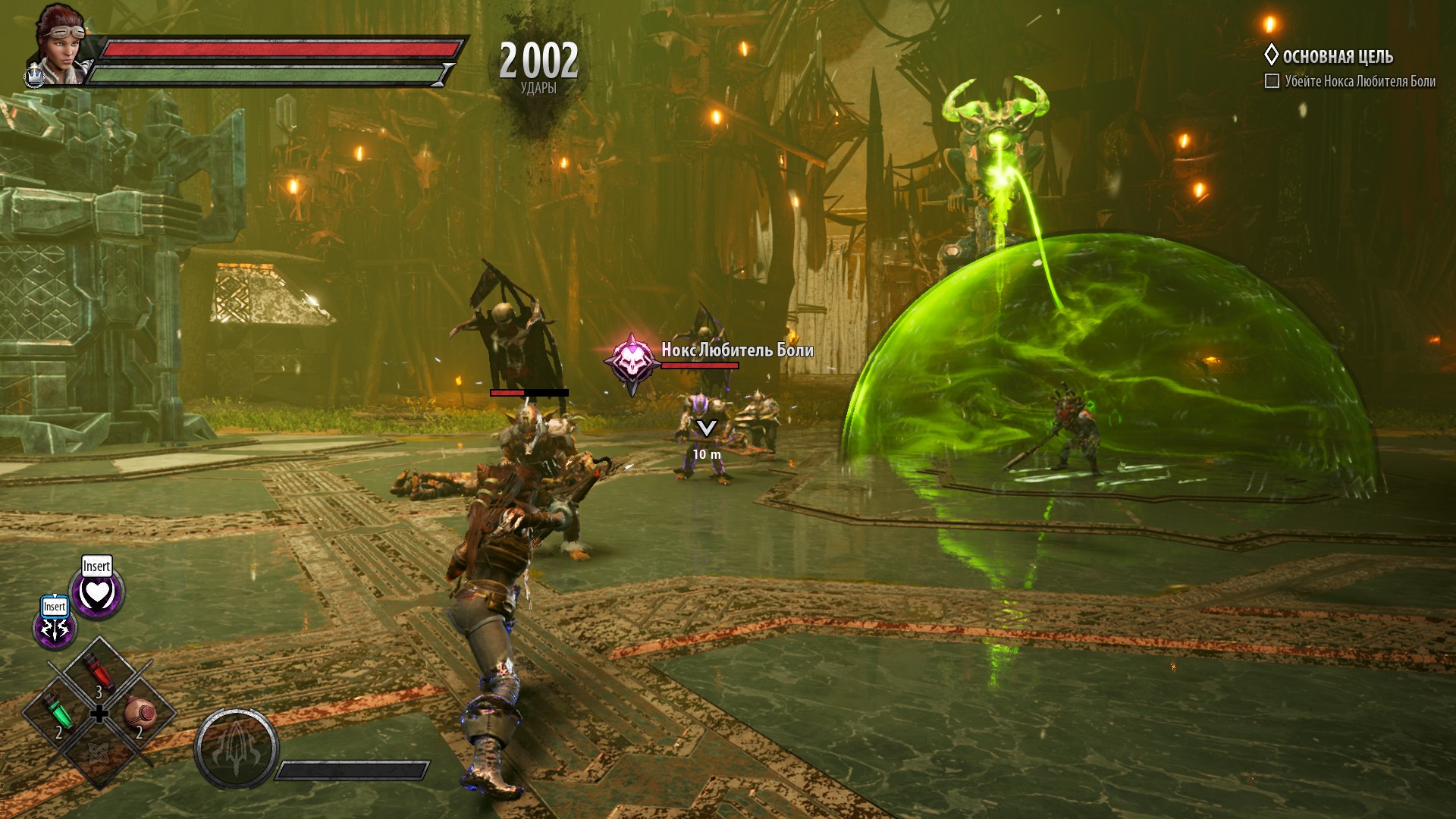Click the purple skull boss marker
Image resolution: width=1456 pixels, height=819 pixels.
point(632,361)
